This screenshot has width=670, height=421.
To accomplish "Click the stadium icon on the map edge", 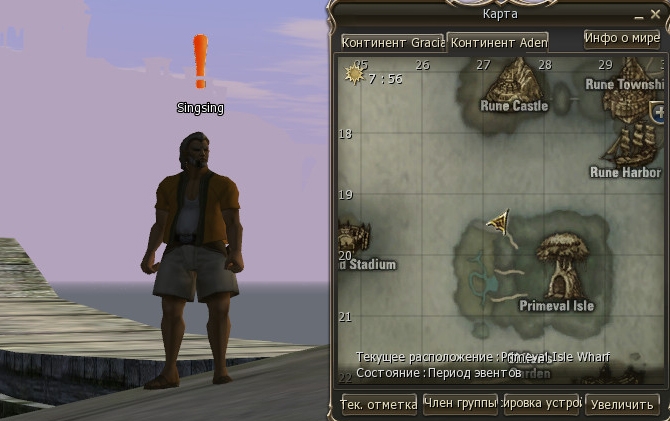I will [352, 240].
